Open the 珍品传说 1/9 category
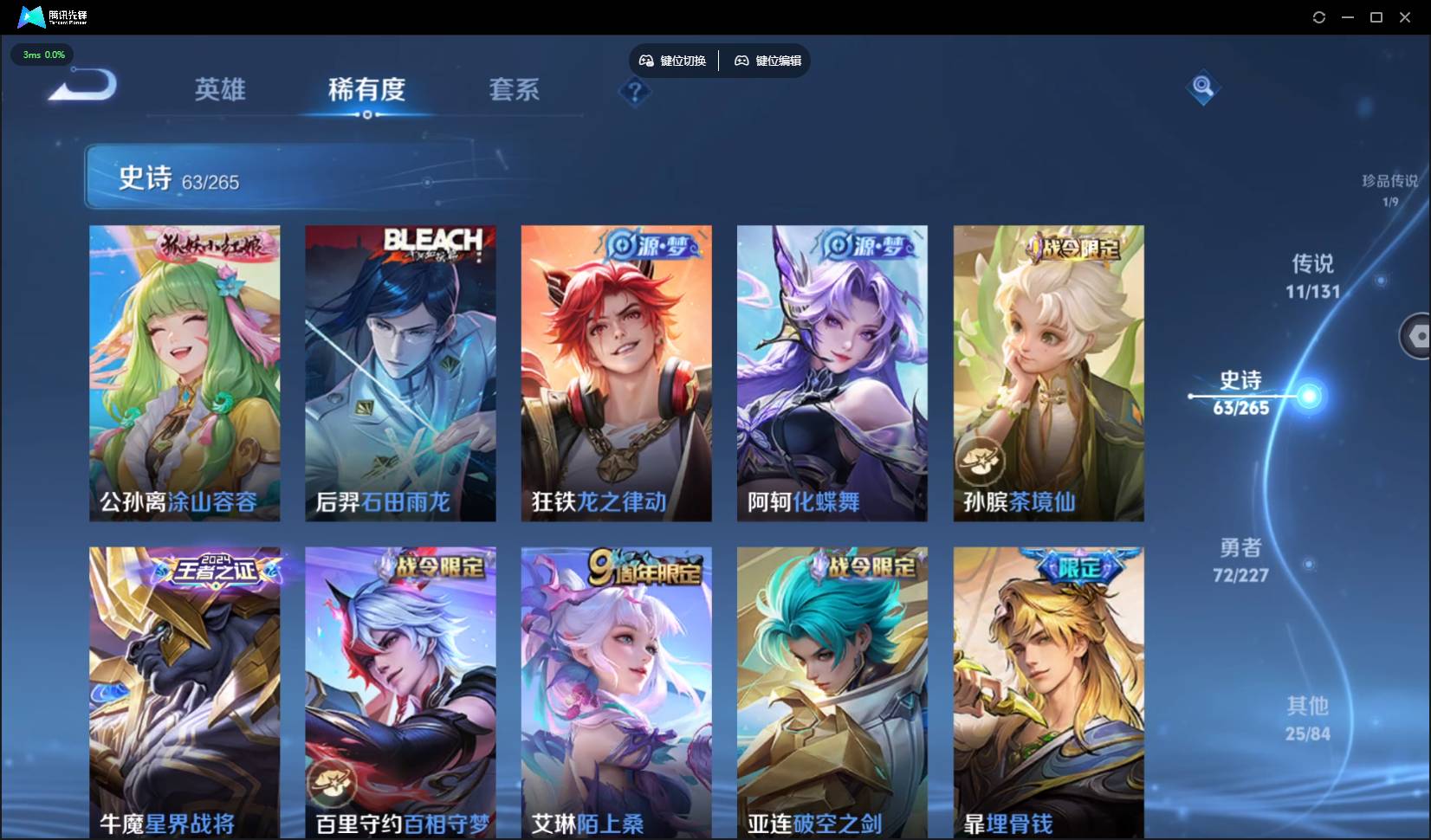The height and width of the screenshot is (840, 1431). [1389, 190]
